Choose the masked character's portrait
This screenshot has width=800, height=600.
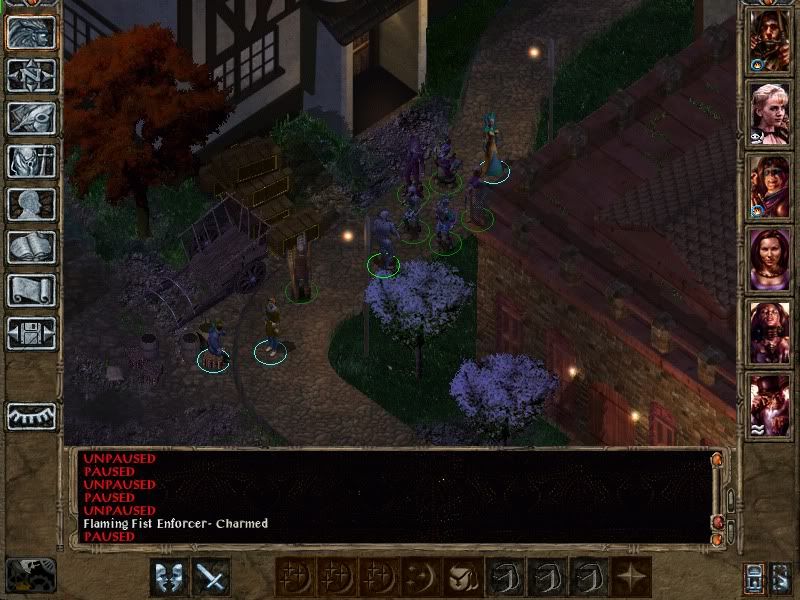click(x=771, y=187)
